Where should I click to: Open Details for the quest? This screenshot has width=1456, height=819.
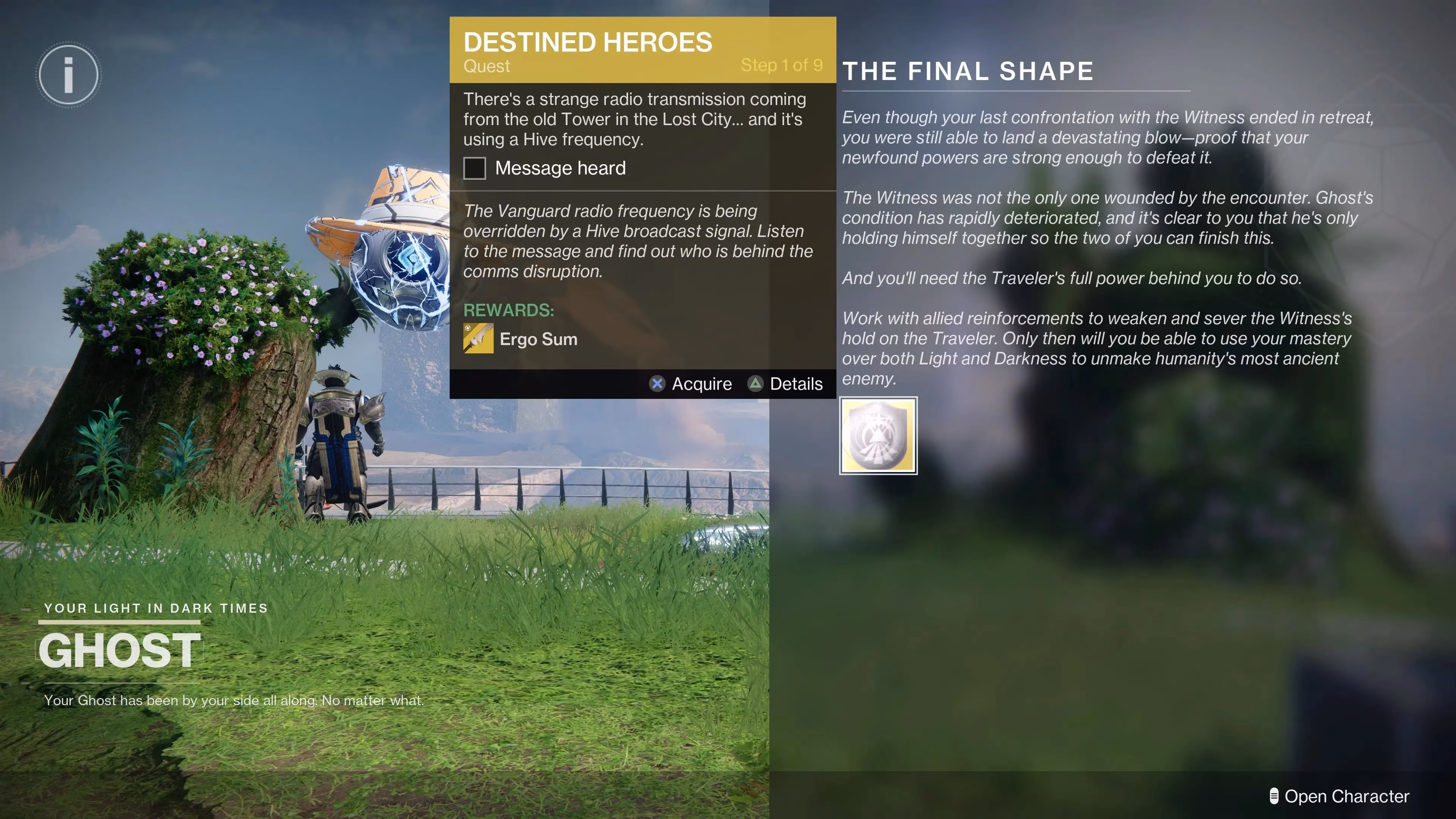coord(786,384)
